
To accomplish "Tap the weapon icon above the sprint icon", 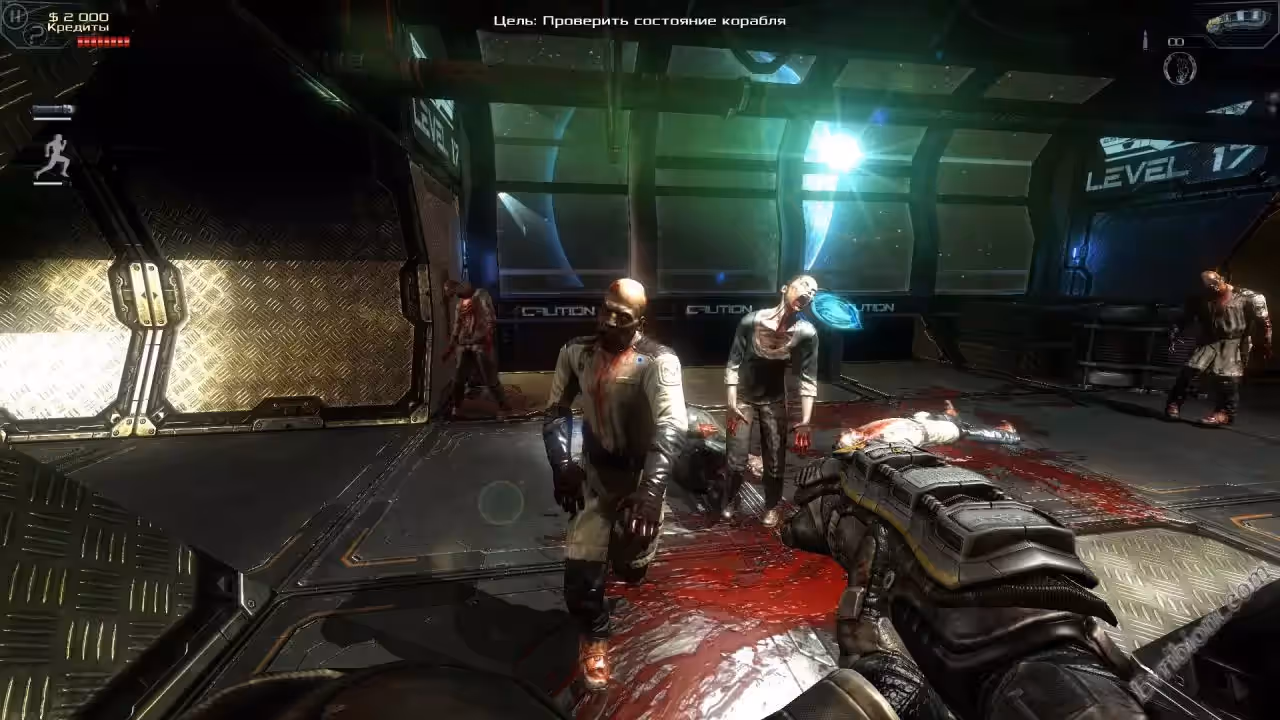I will (52, 109).
